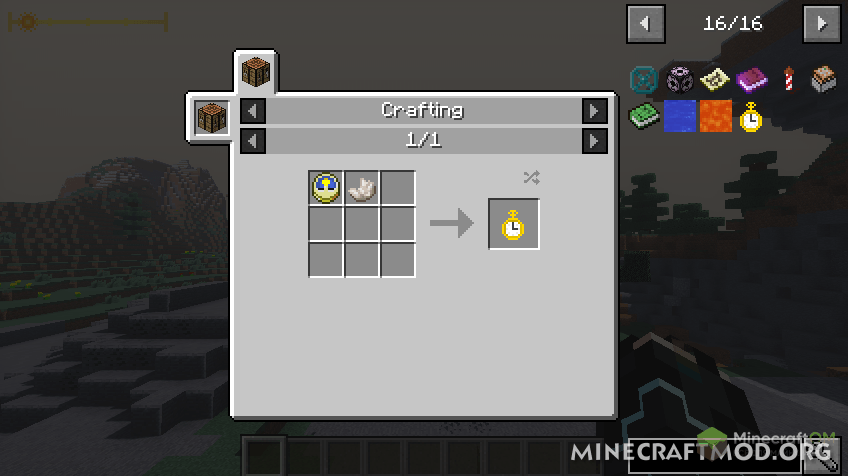Select the white crystal ingredient slot

(362, 188)
